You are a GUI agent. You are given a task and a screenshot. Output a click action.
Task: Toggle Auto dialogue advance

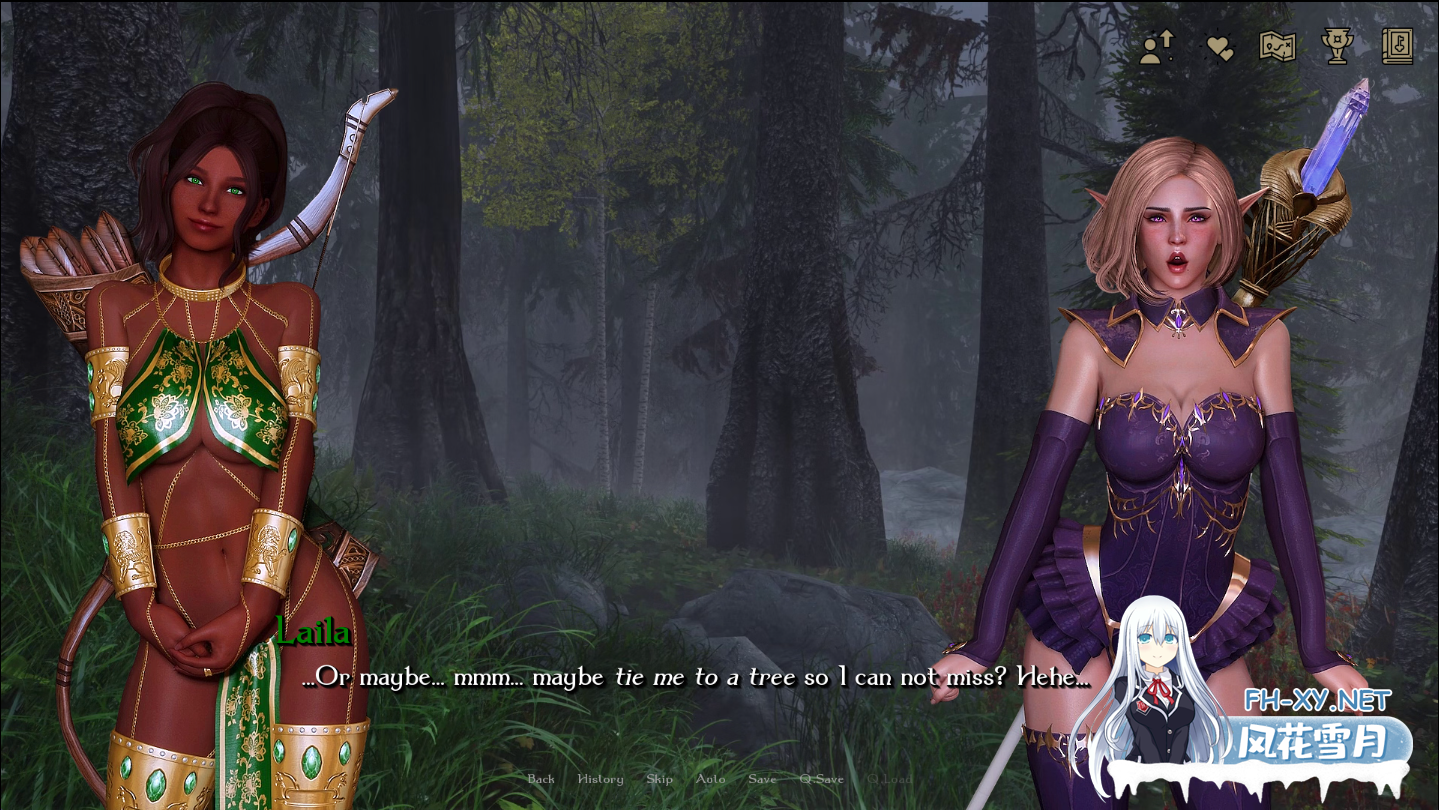[x=710, y=779]
